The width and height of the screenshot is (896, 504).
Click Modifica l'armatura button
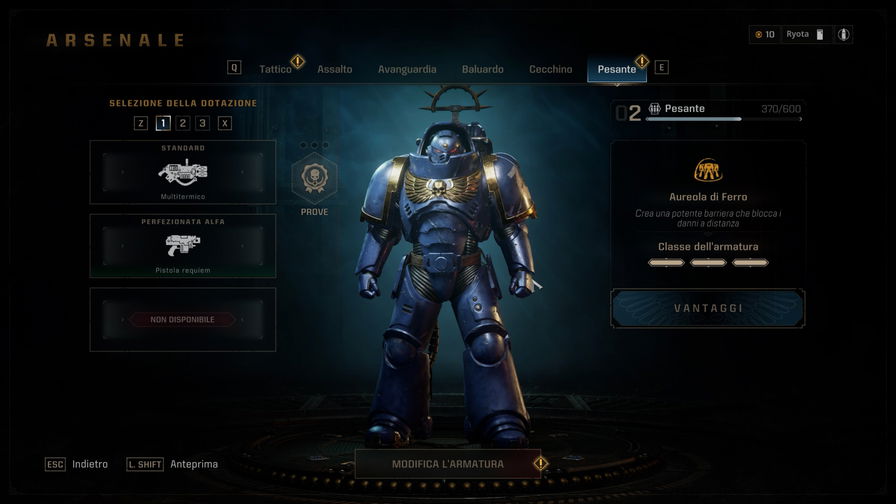point(448,464)
